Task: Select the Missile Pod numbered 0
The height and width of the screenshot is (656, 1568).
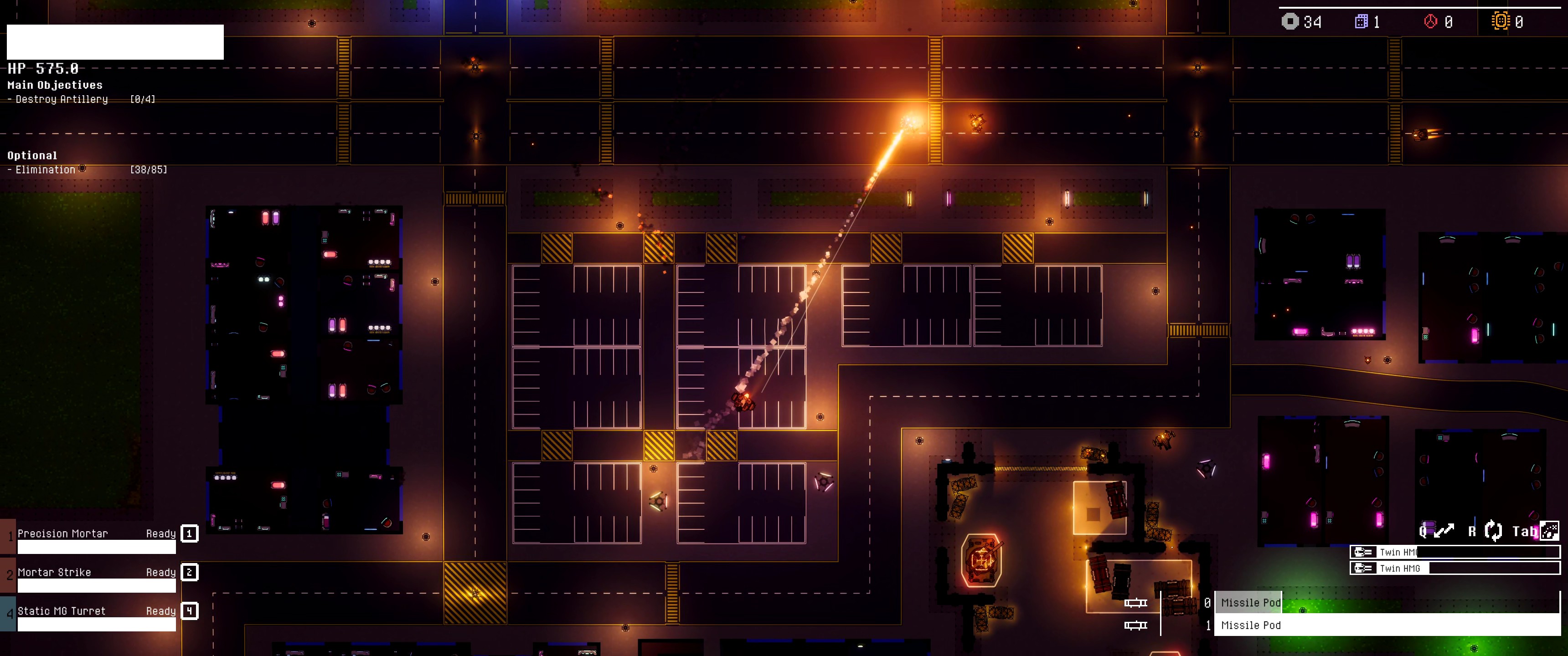Action: [x=1250, y=602]
